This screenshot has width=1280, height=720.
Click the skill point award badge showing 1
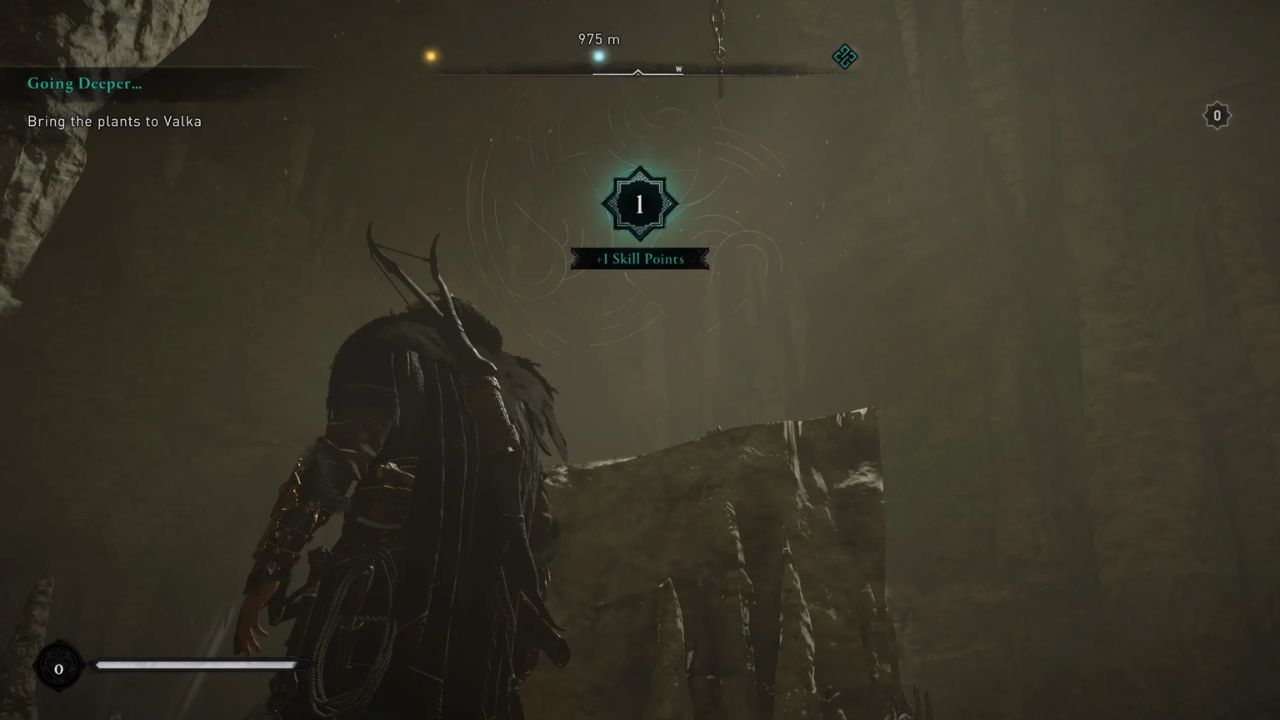tap(640, 201)
